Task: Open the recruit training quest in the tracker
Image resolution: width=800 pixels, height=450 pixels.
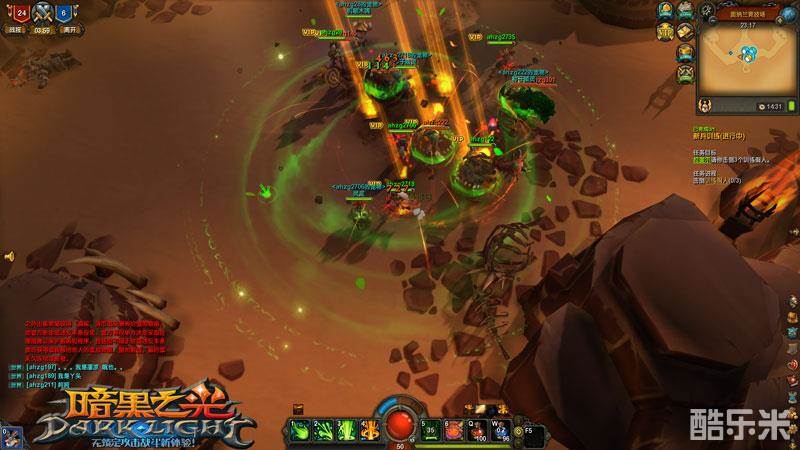Action: tap(720, 136)
